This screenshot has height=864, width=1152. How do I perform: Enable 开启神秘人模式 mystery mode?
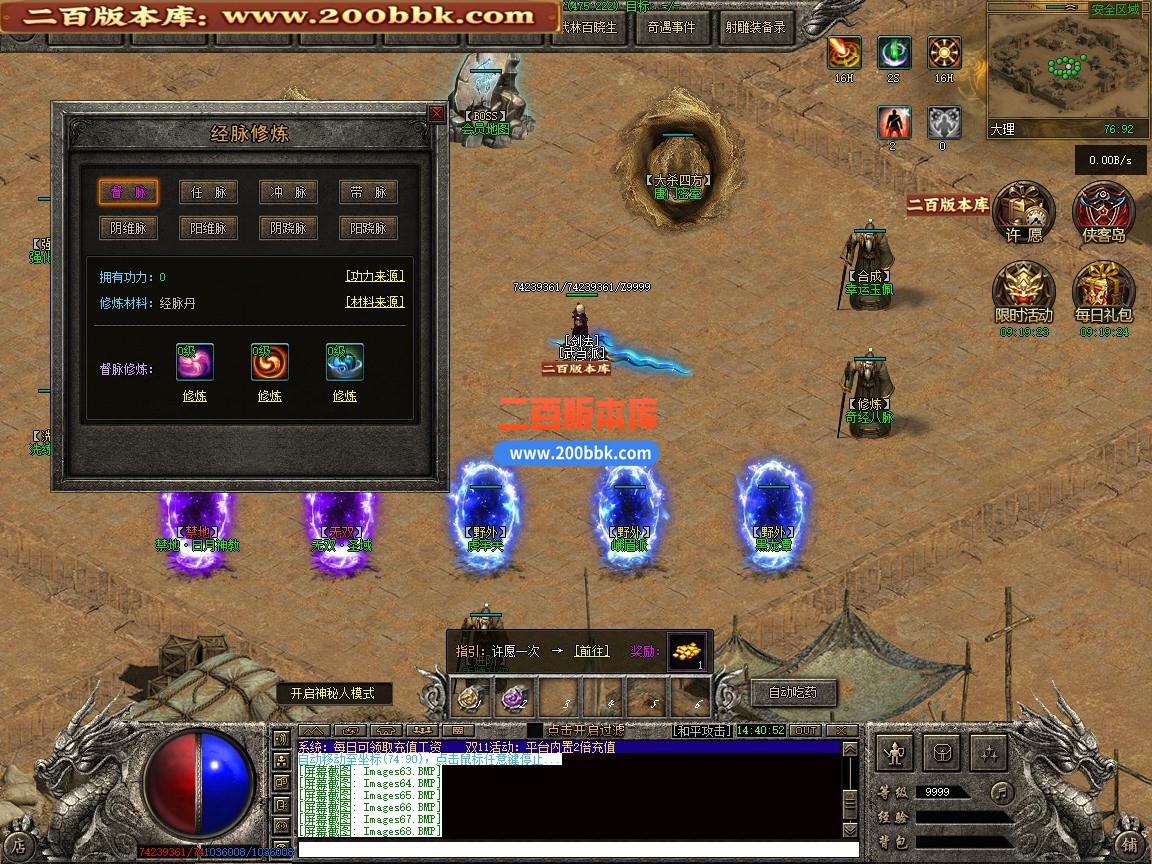(334, 693)
